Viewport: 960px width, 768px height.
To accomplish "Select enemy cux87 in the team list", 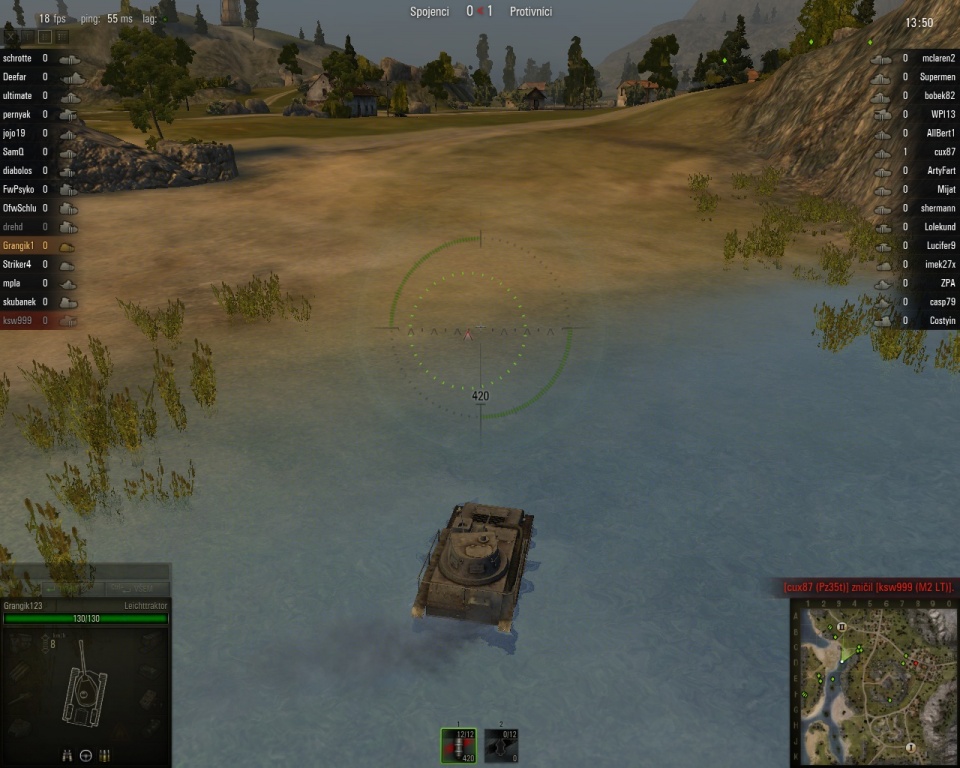I will tap(918, 152).
